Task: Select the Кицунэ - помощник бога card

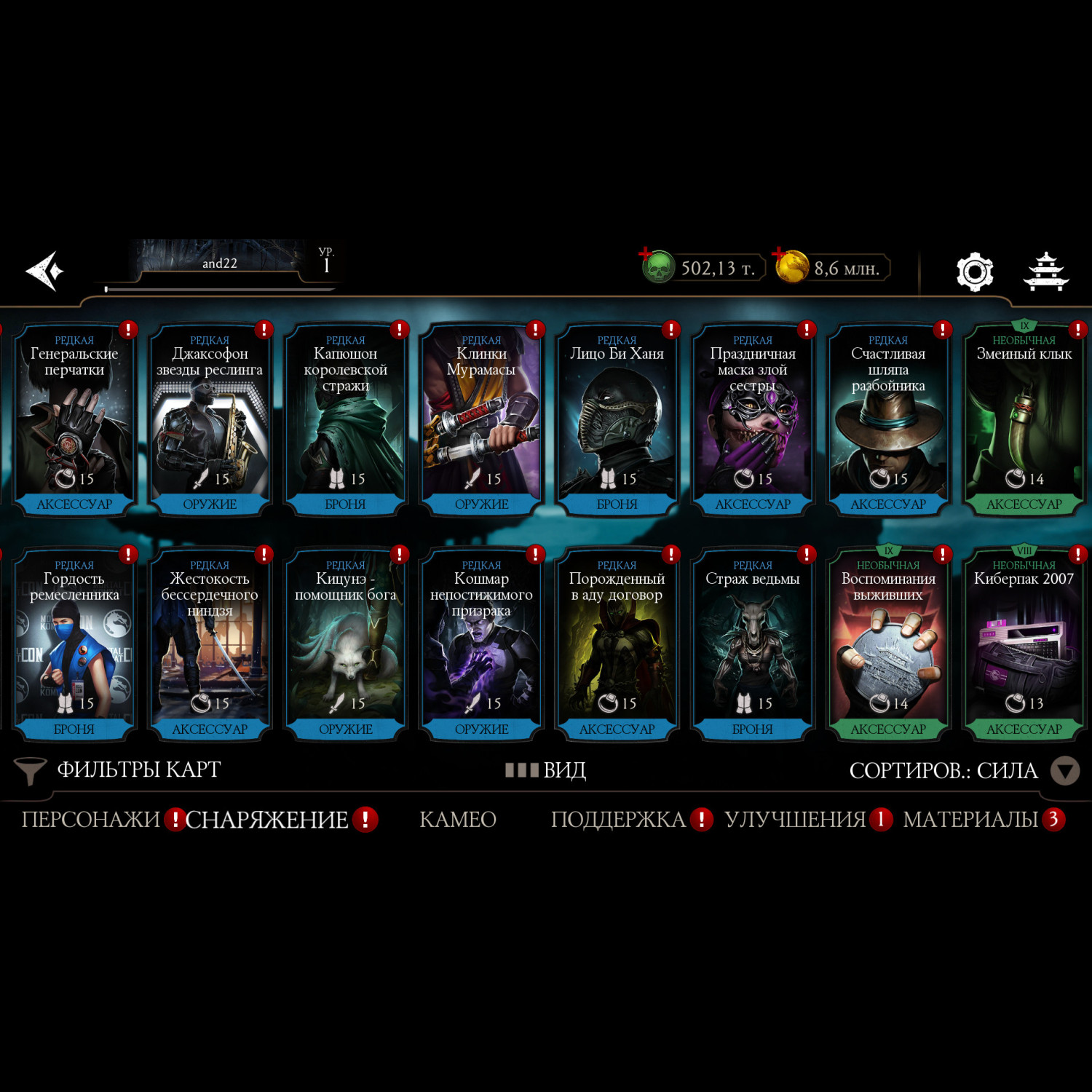Action: (346, 646)
